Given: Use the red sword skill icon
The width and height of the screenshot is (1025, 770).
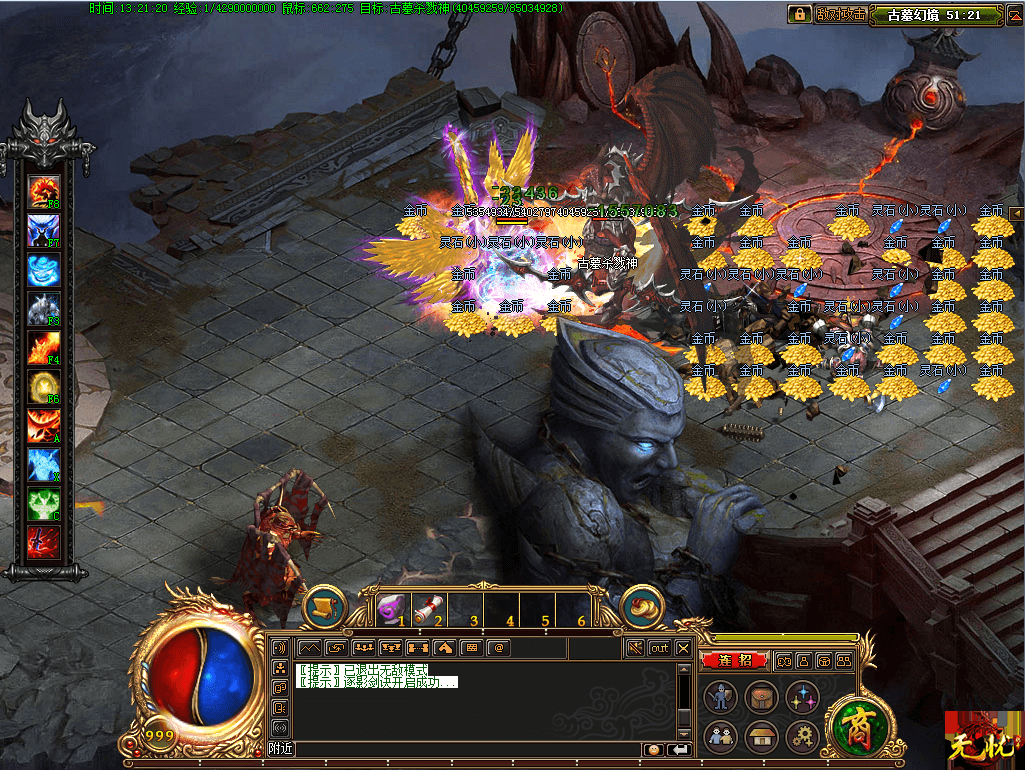Looking at the screenshot, I should [x=44, y=541].
